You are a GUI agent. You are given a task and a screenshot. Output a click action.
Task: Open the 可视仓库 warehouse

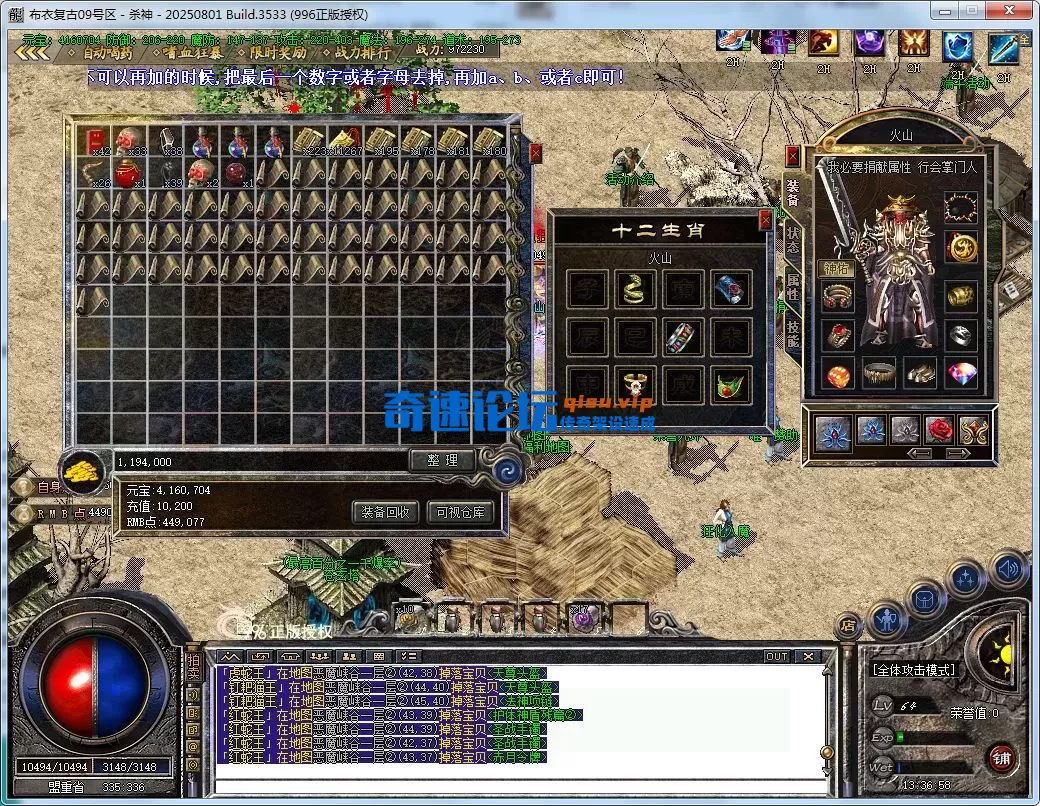click(460, 512)
